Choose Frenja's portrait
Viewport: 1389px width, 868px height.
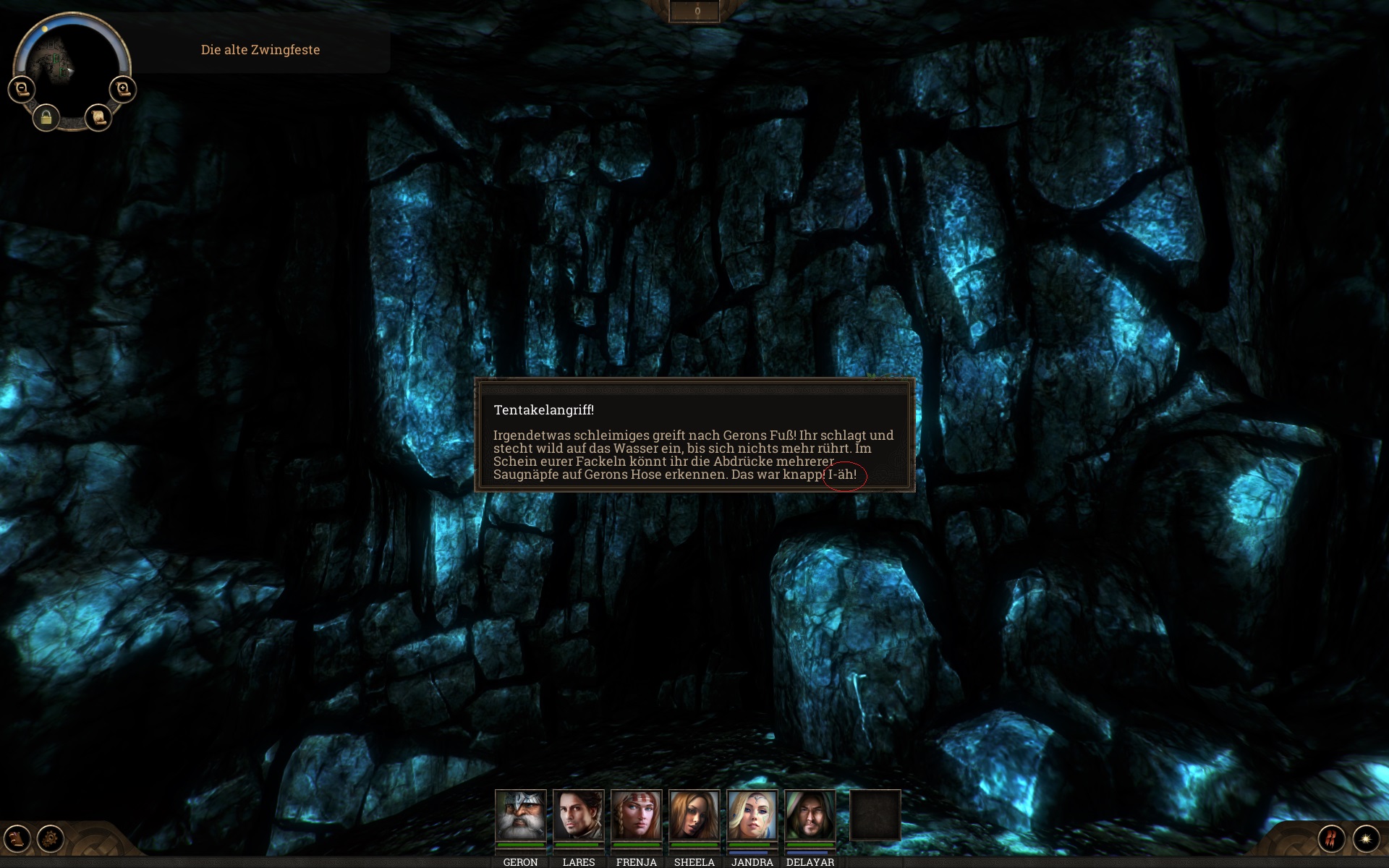[636, 815]
